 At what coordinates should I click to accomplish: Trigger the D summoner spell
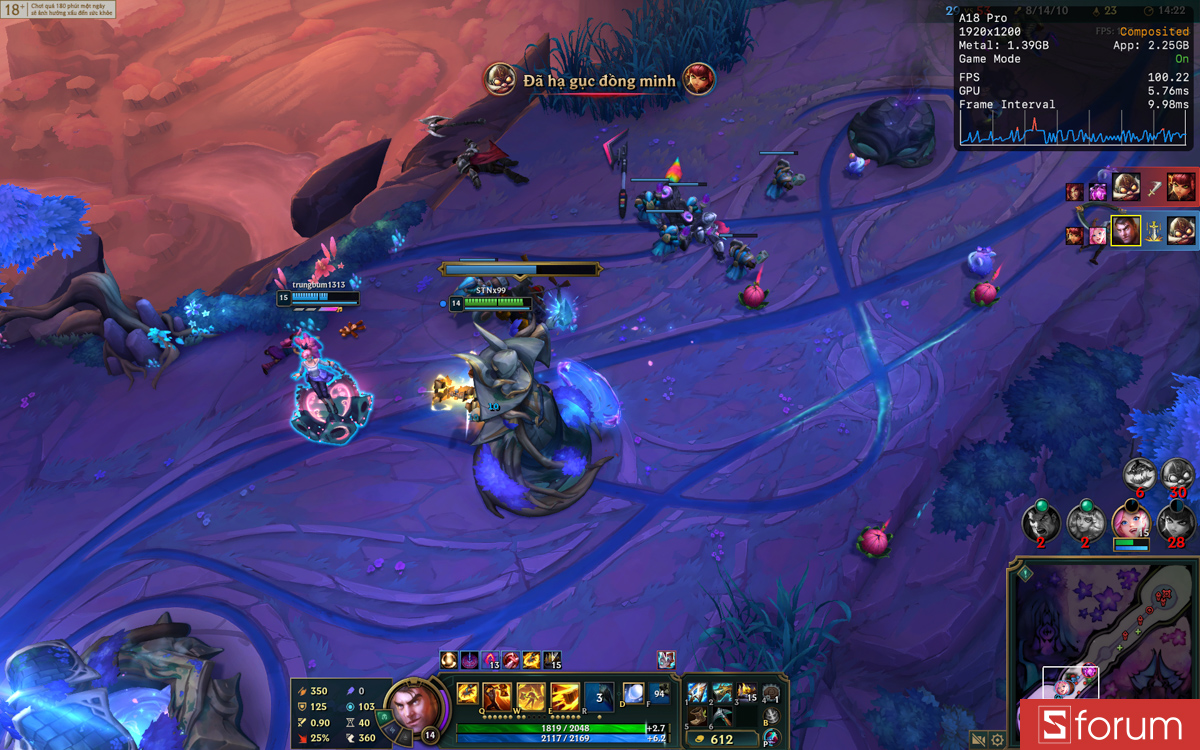pyautogui.click(x=633, y=692)
